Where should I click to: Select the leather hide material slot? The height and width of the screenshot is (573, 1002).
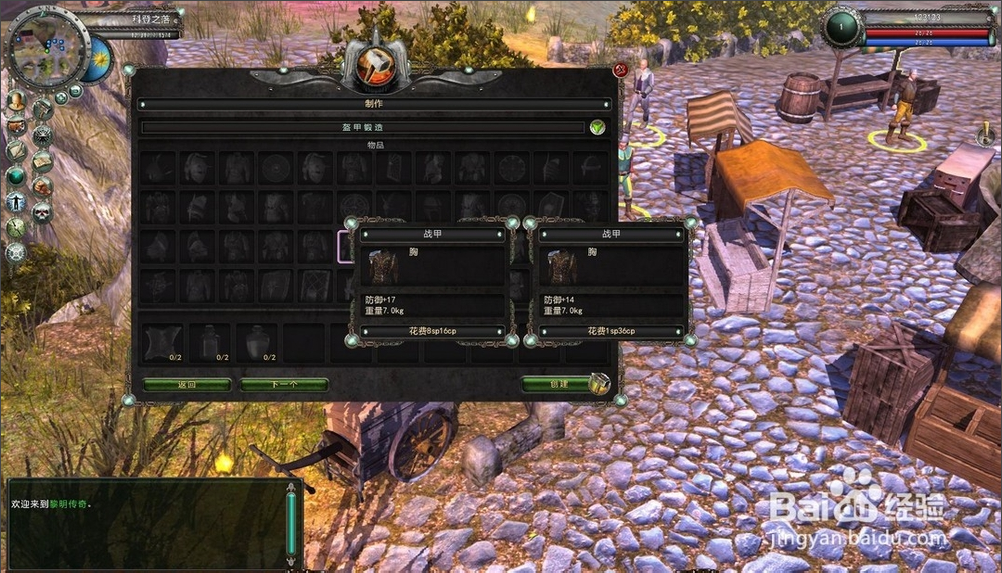[162, 342]
